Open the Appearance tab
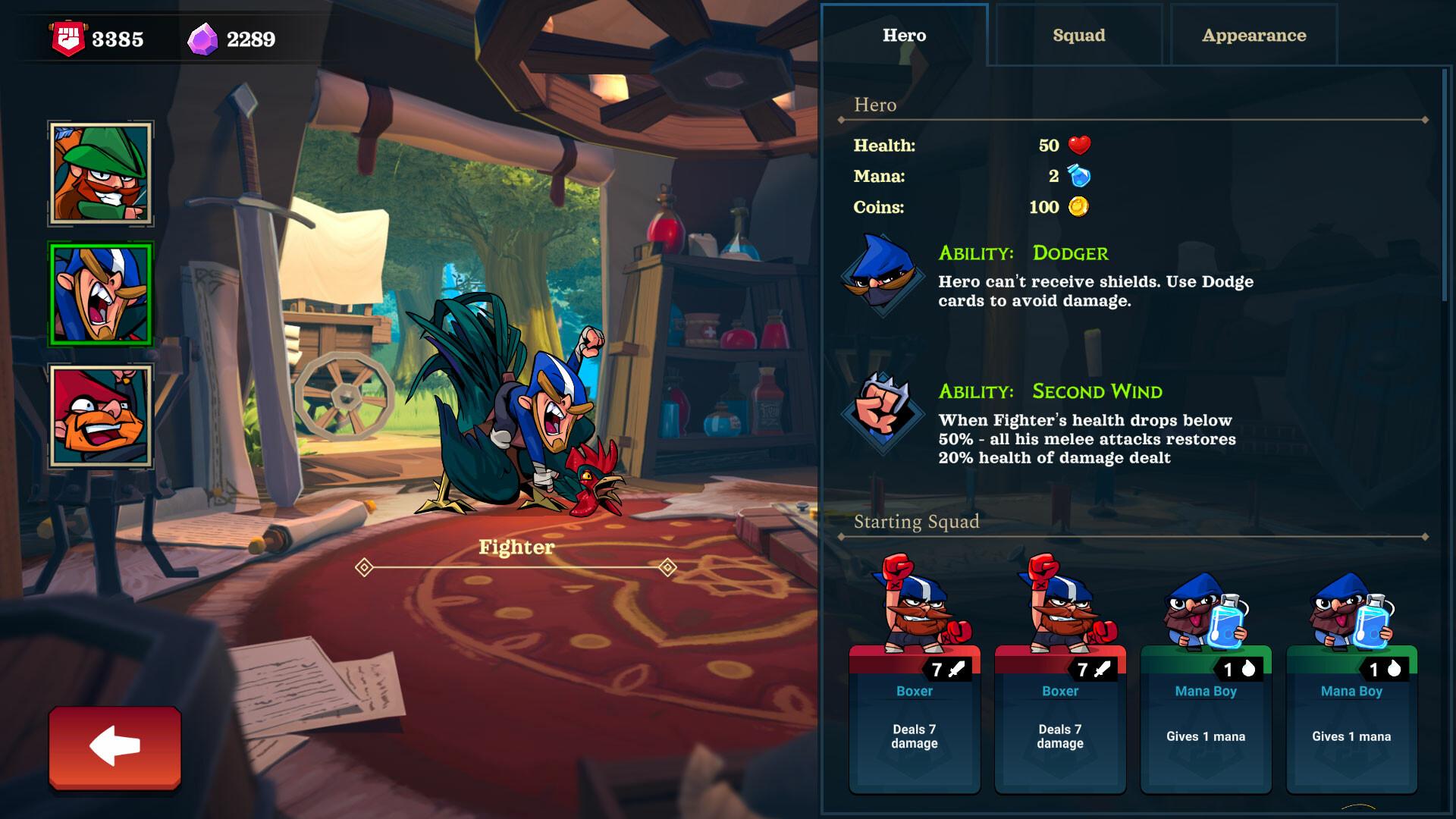Screen dimensions: 1456x819 click(1253, 35)
